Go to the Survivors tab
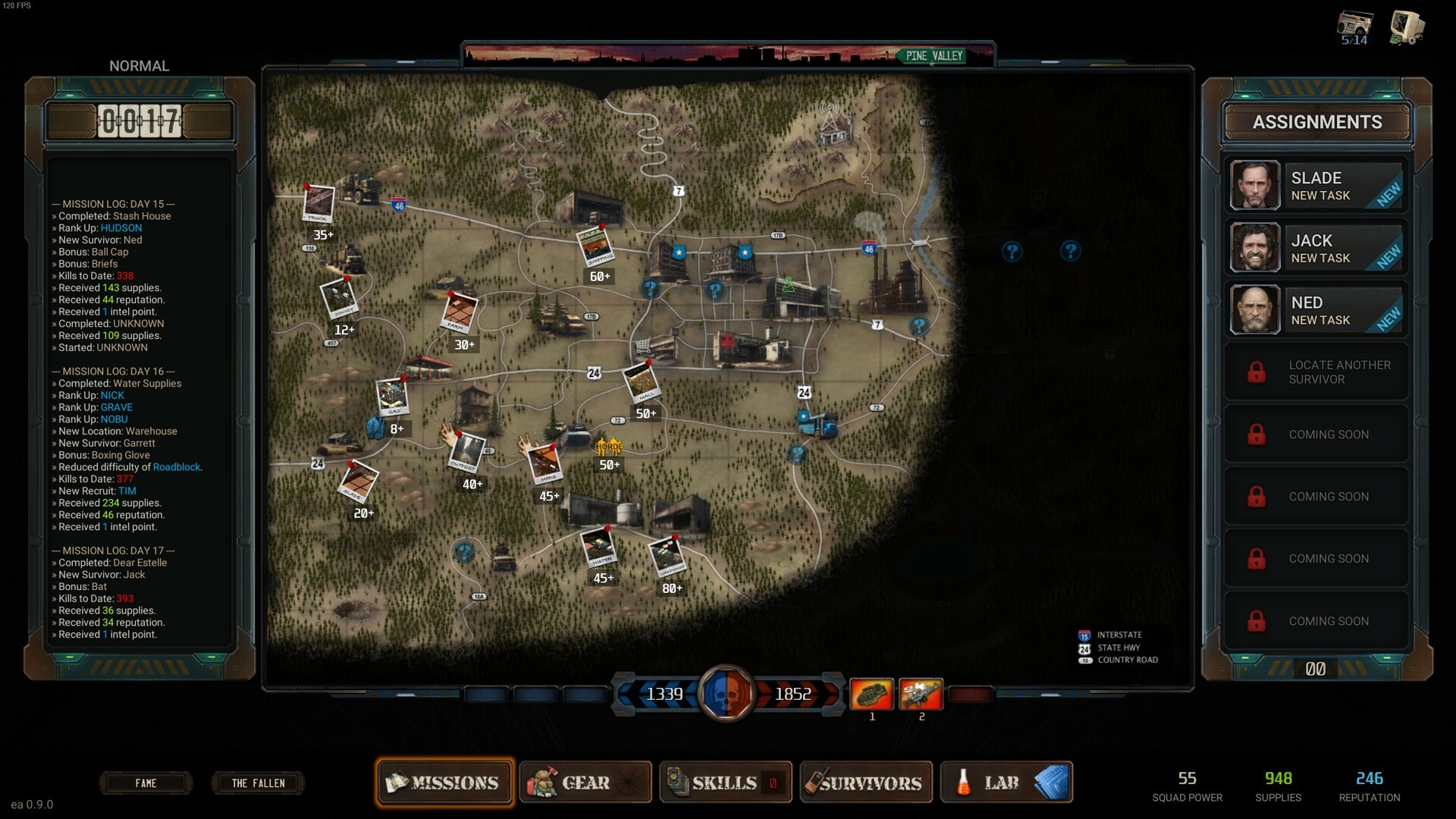1456x819 pixels. point(865,783)
